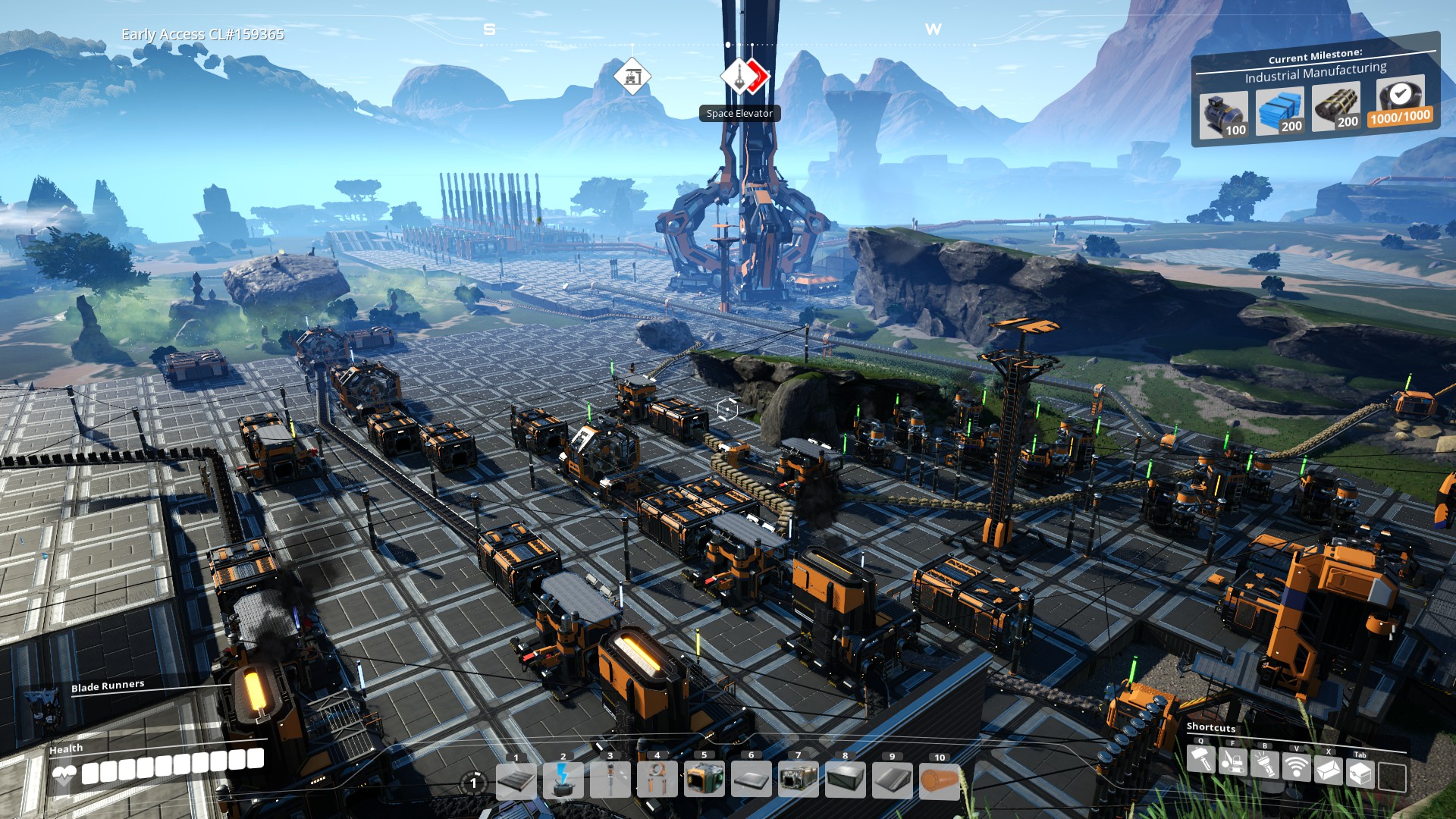The width and height of the screenshot is (1456, 819).
Task: Pick the conveyor pole hotbar slot
Action: point(657,780)
